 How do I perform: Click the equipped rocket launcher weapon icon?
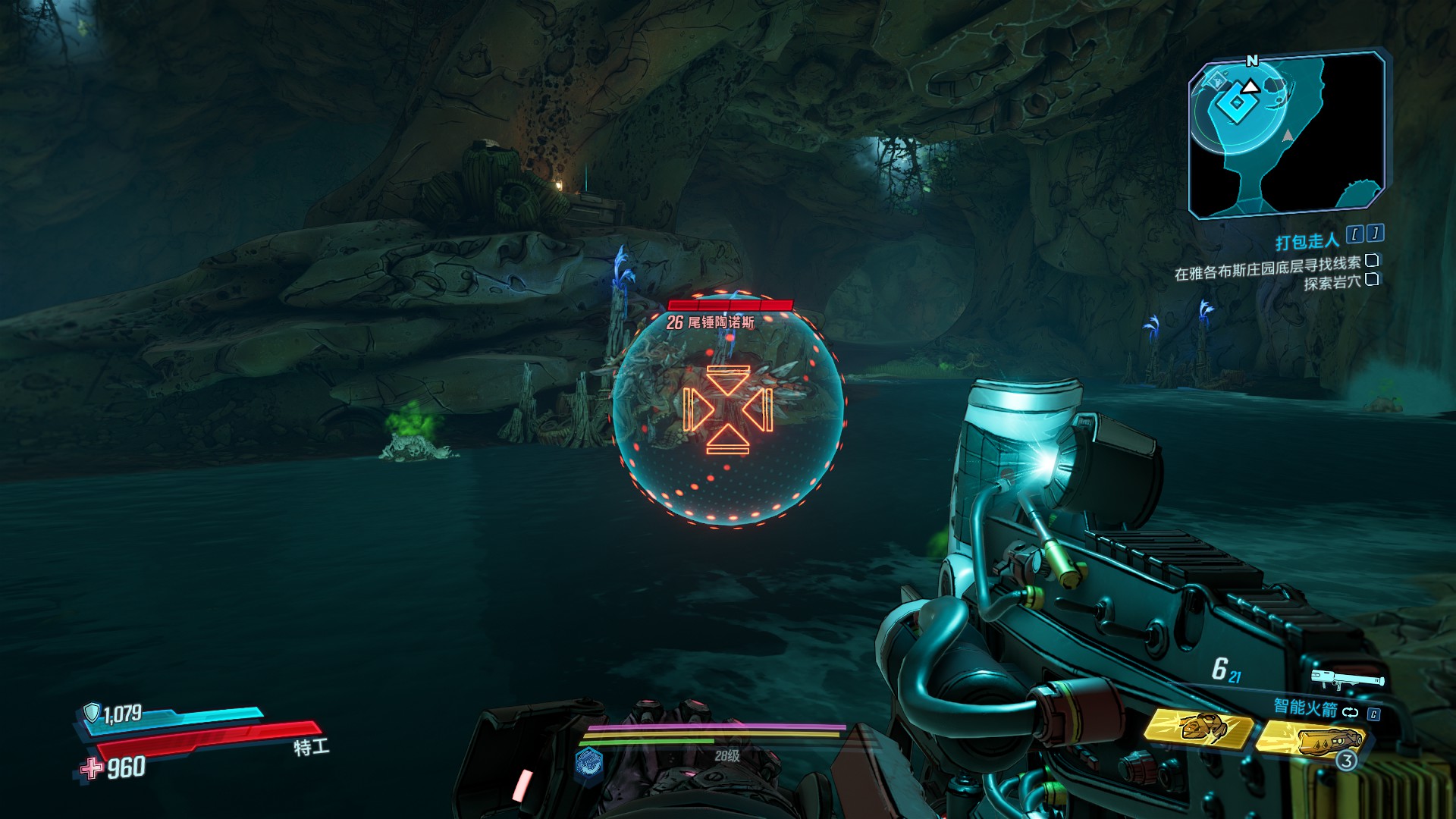1347,679
